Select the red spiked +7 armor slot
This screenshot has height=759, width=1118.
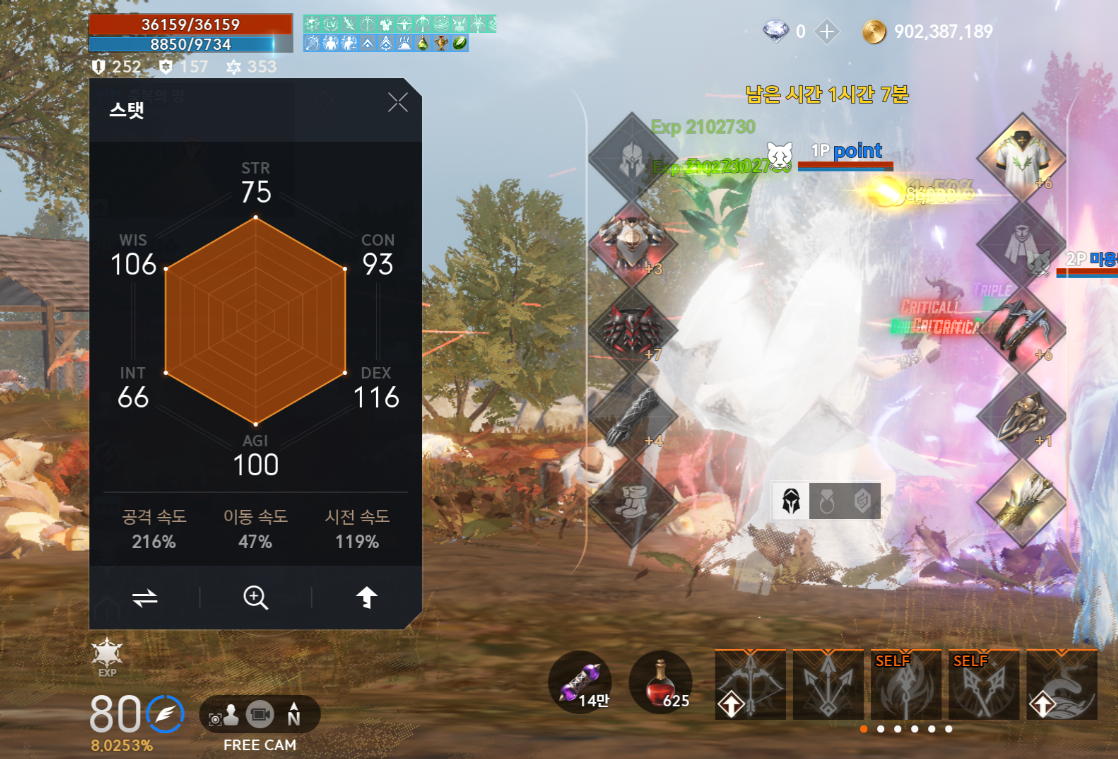tap(632, 328)
